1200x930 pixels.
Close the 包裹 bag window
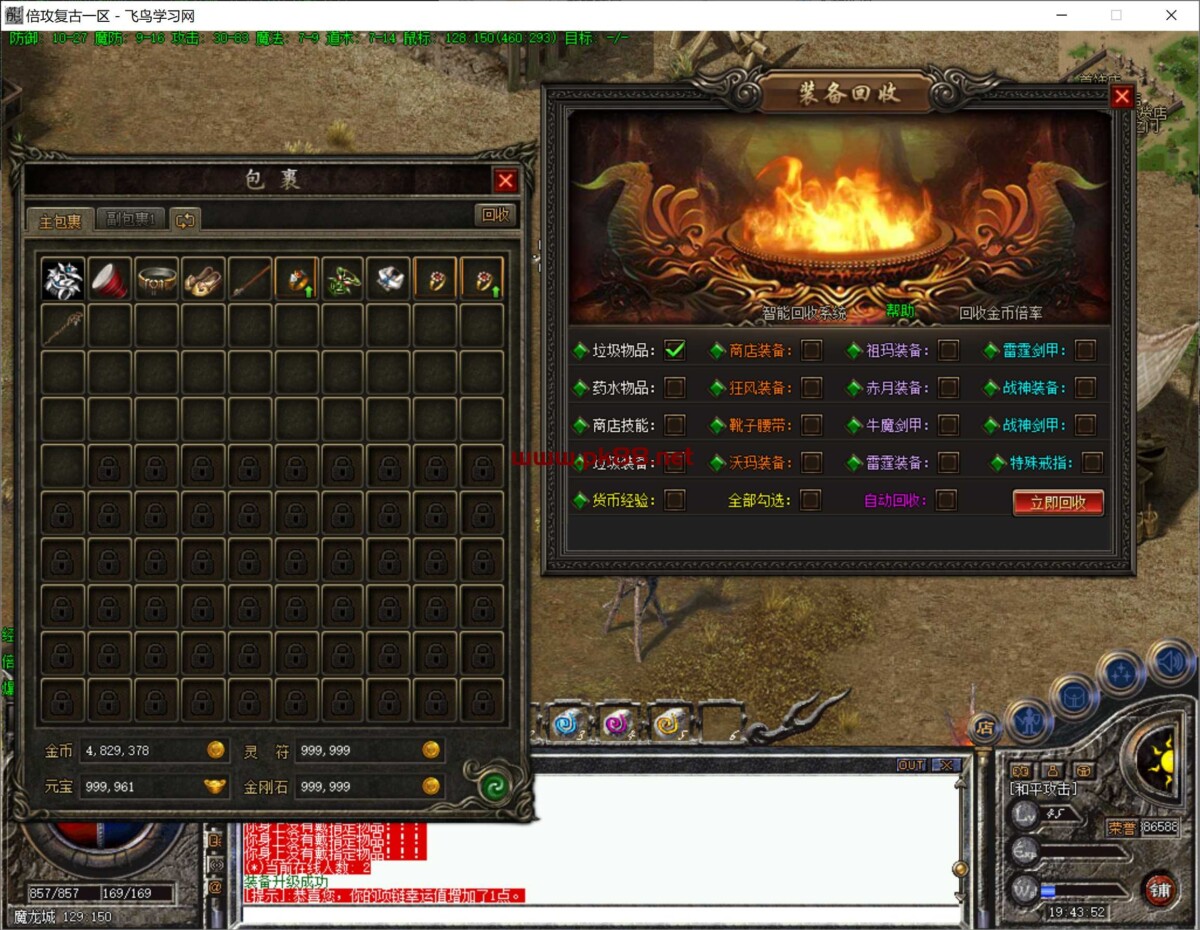tap(506, 180)
